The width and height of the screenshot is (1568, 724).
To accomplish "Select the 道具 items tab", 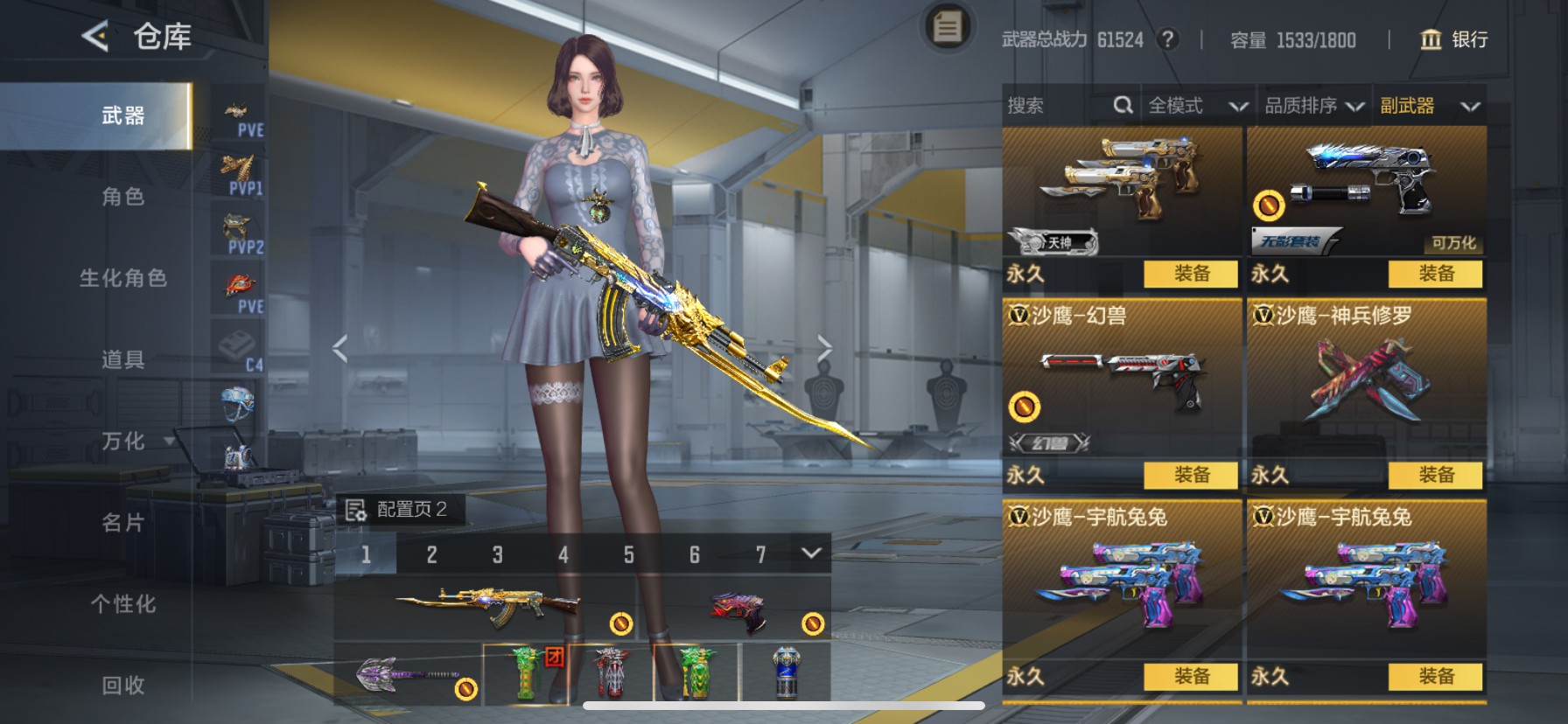I will [x=122, y=359].
